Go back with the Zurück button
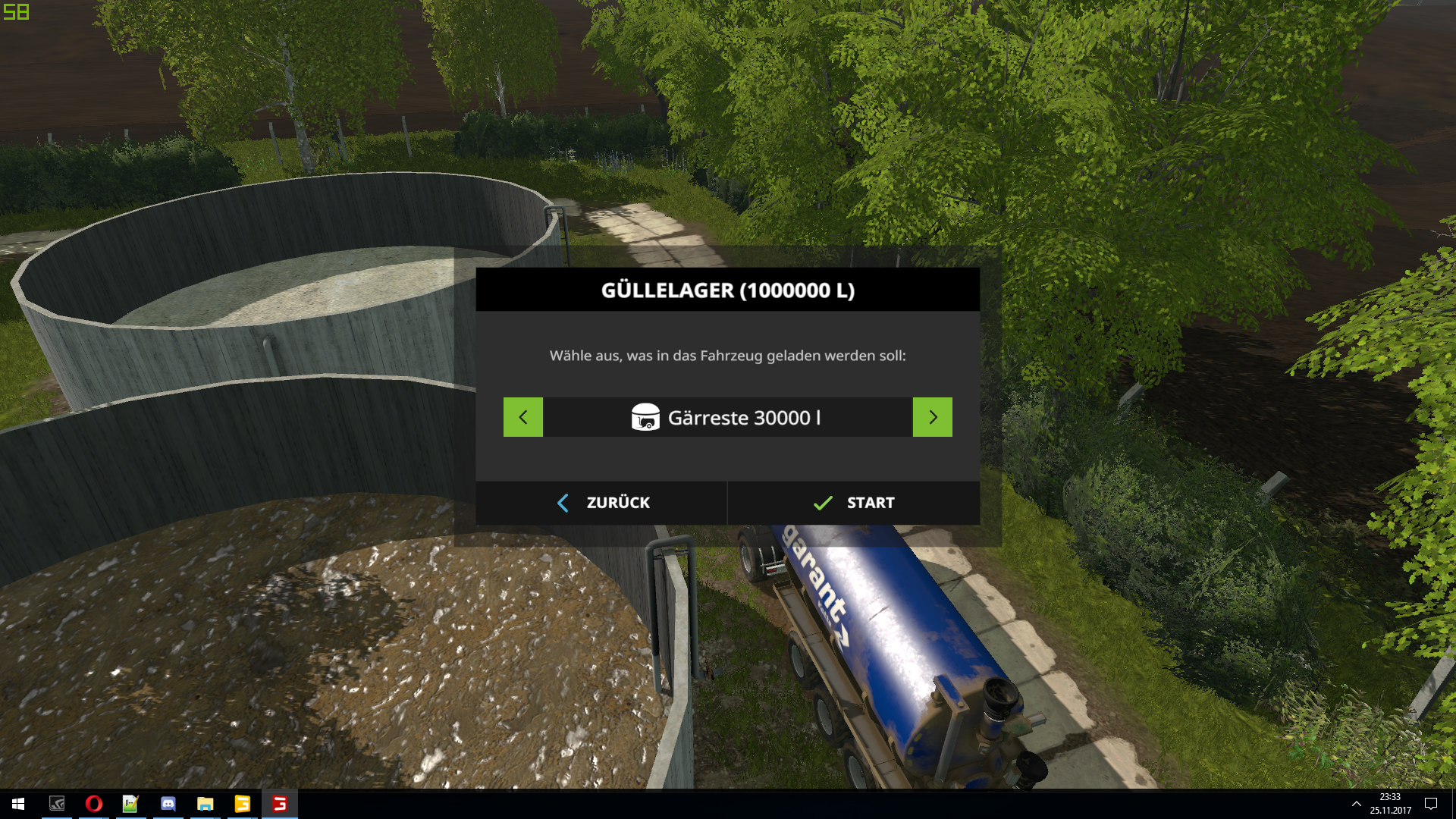The image size is (1456, 819). pos(602,503)
